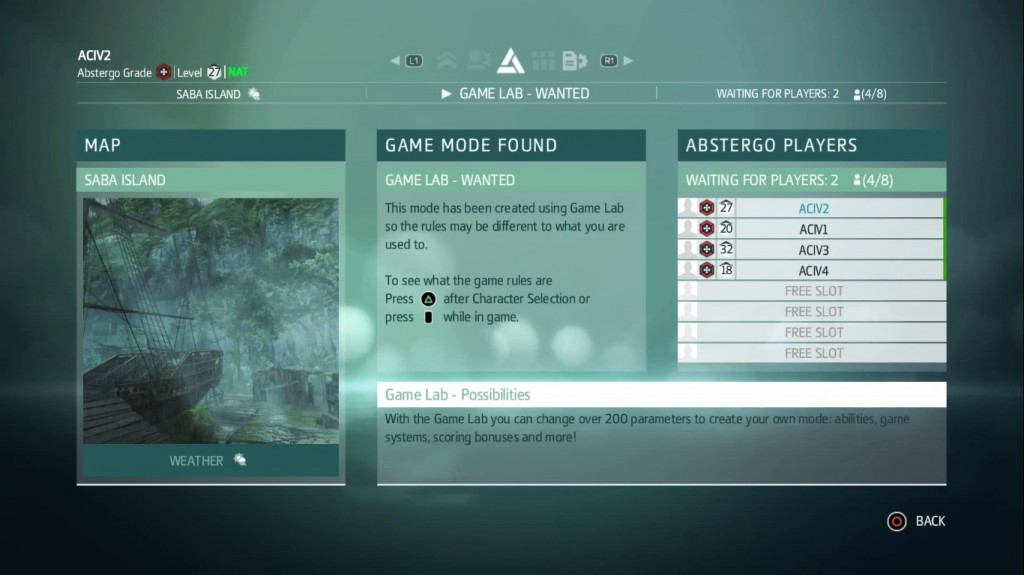Select player ACIV1 in the lobby list
1024x575 pixels.
coord(812,229)
